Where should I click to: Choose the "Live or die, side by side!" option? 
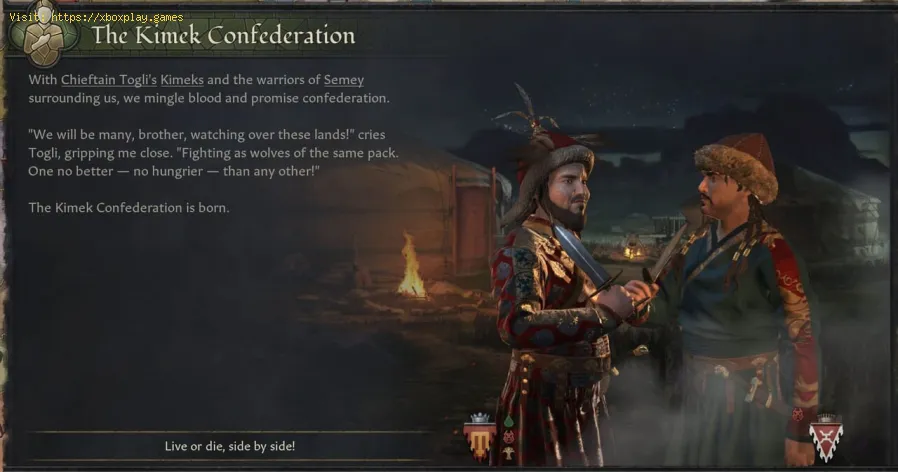pos(230,445)
